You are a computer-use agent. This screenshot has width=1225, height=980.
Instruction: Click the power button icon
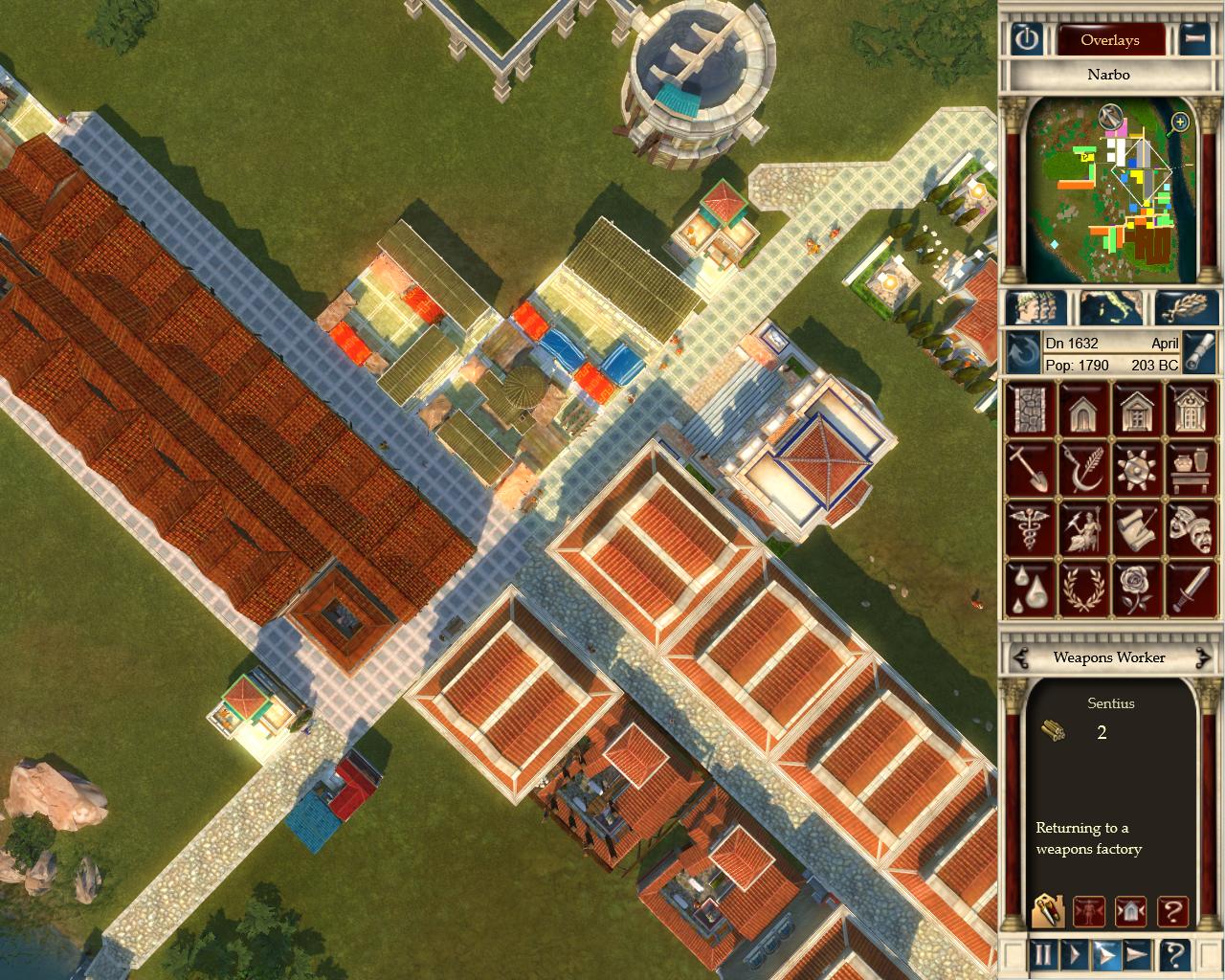[x=1027, y=39]
